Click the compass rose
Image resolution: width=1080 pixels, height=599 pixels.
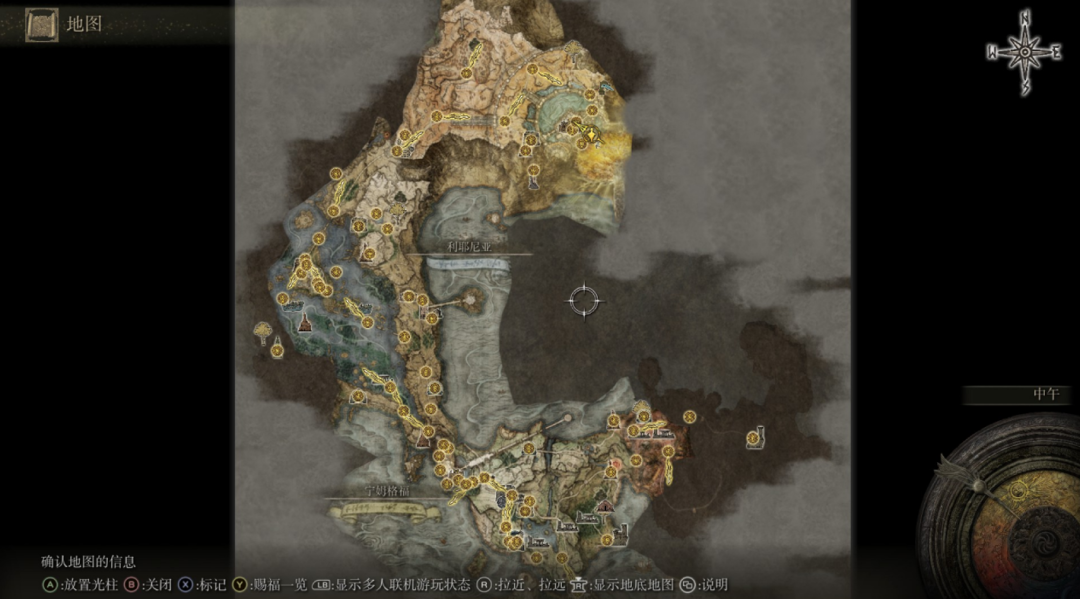click(x=1026, y=52)
